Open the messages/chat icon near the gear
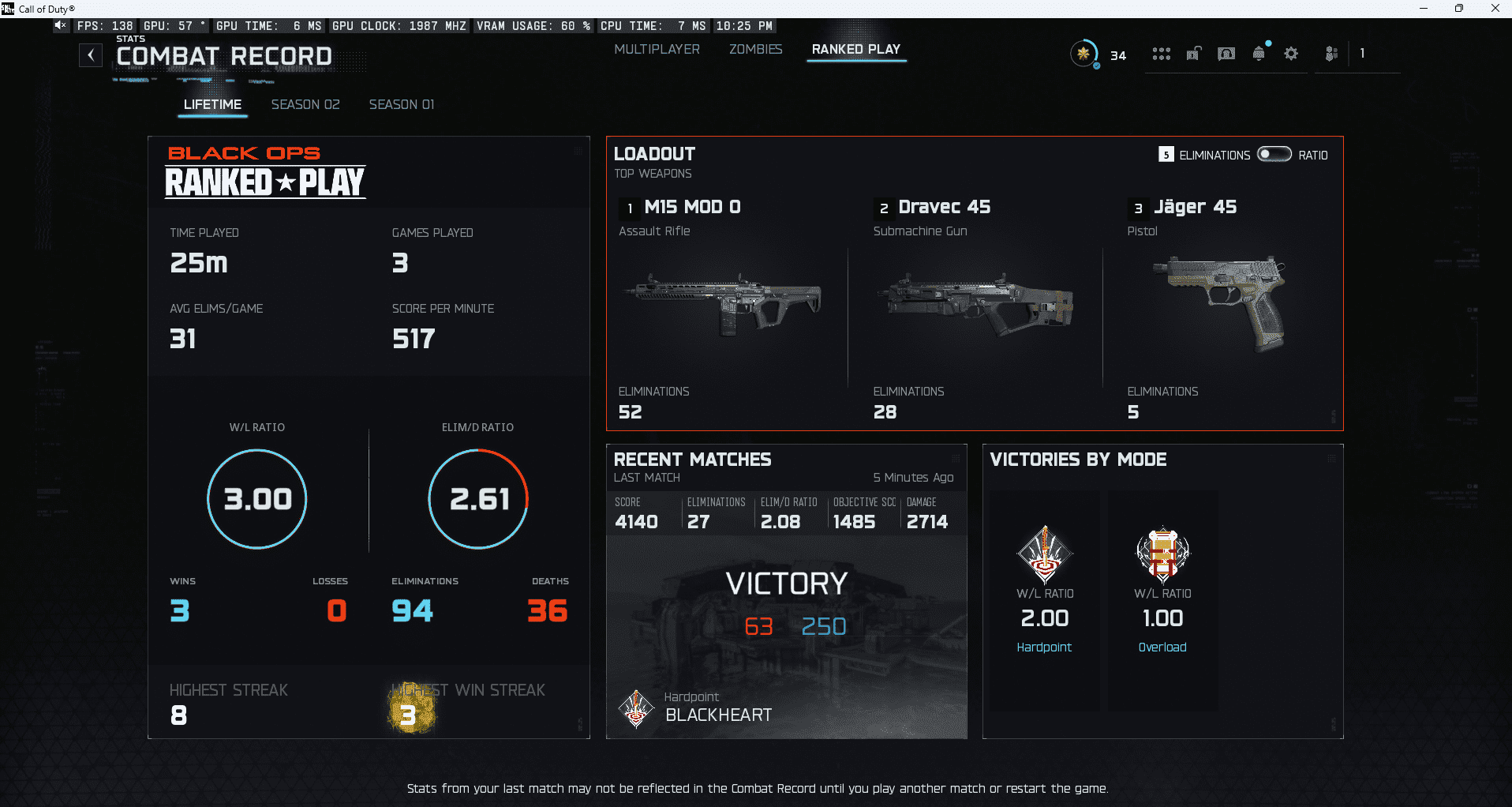This screenshot has width=1512, height=807. point(1226,53)
